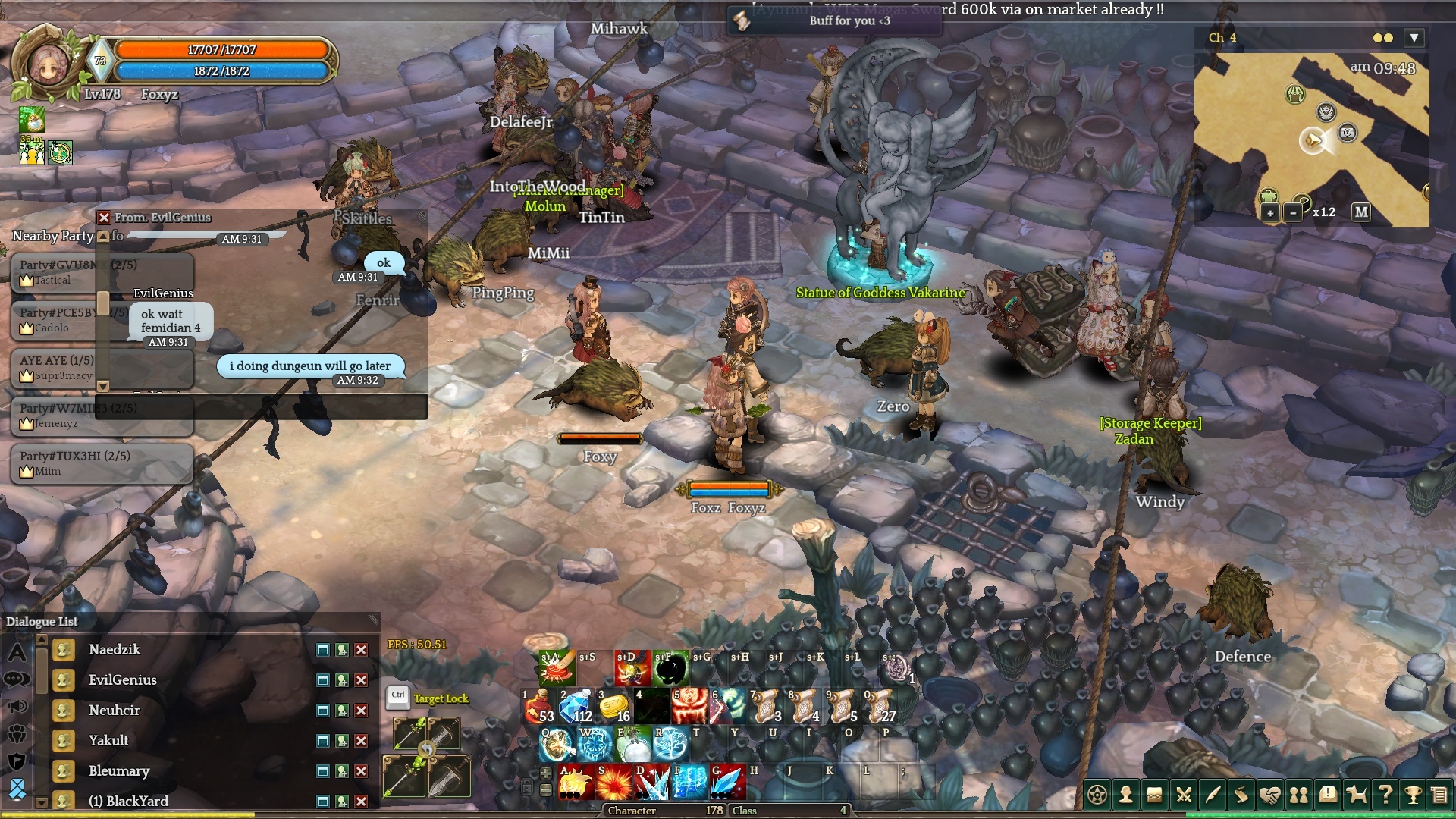This screenshot has height=819, width=1456.
Task: Click the weapon swap arrow button
Action: [426, 750]
